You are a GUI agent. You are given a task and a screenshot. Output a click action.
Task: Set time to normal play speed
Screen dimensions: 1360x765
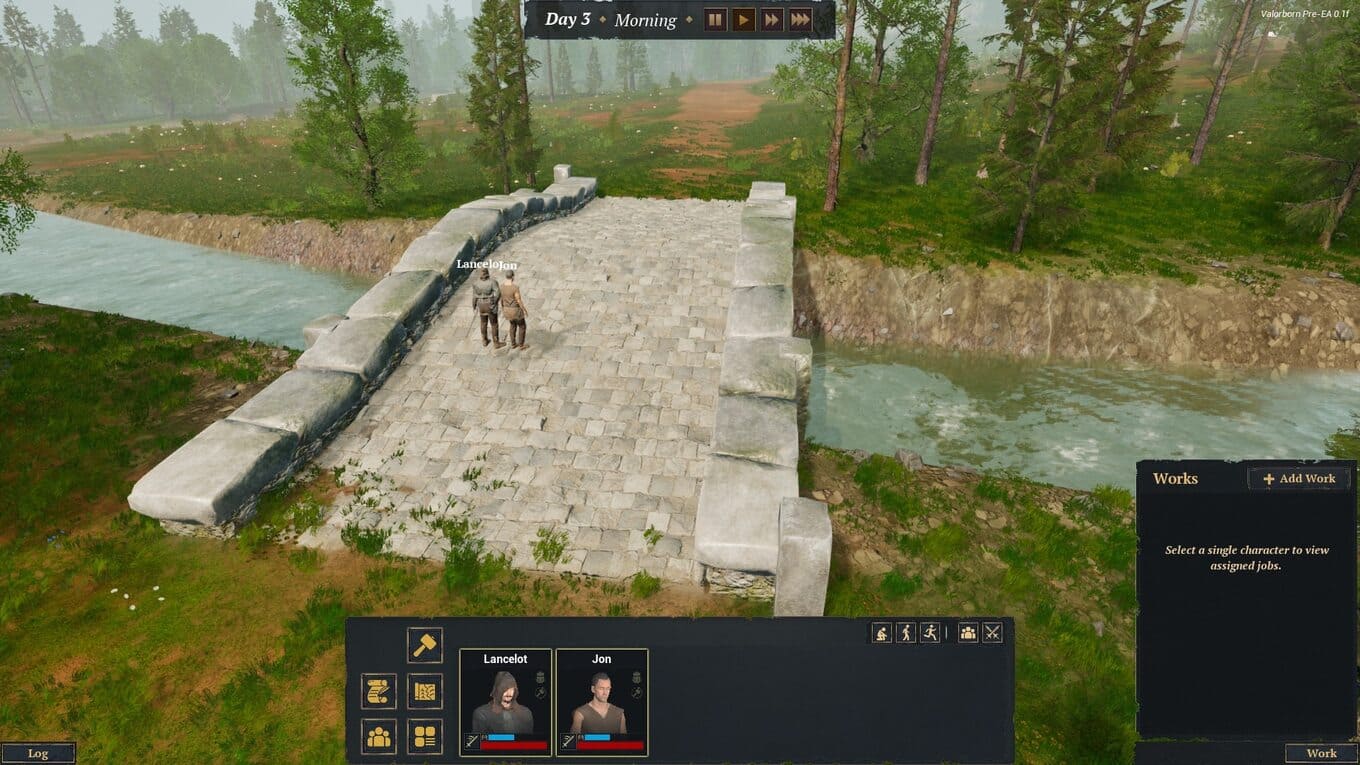[x=743, y=20]
